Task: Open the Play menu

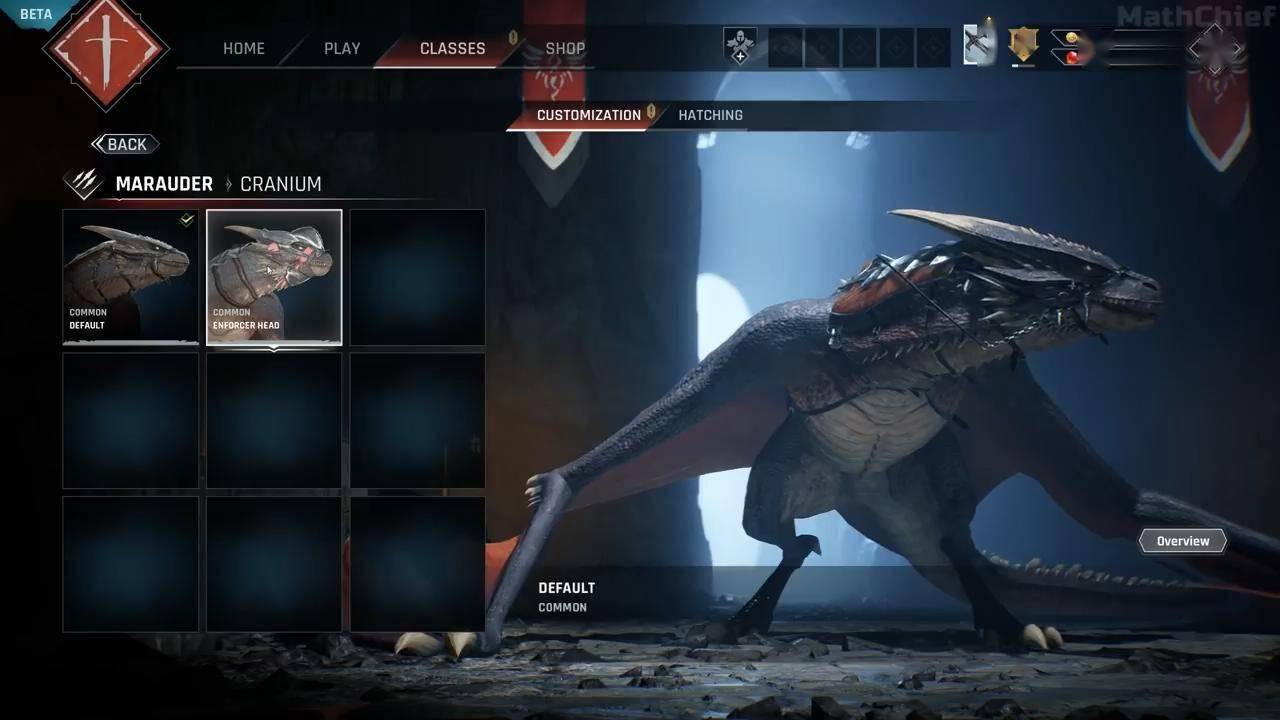Action: click(342, 48)
